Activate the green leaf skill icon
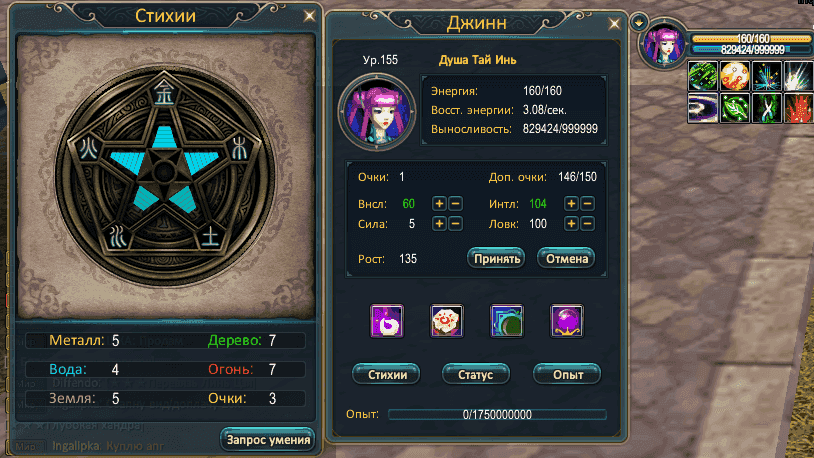Screen dimensions: 814x458 tap(735, 107)
